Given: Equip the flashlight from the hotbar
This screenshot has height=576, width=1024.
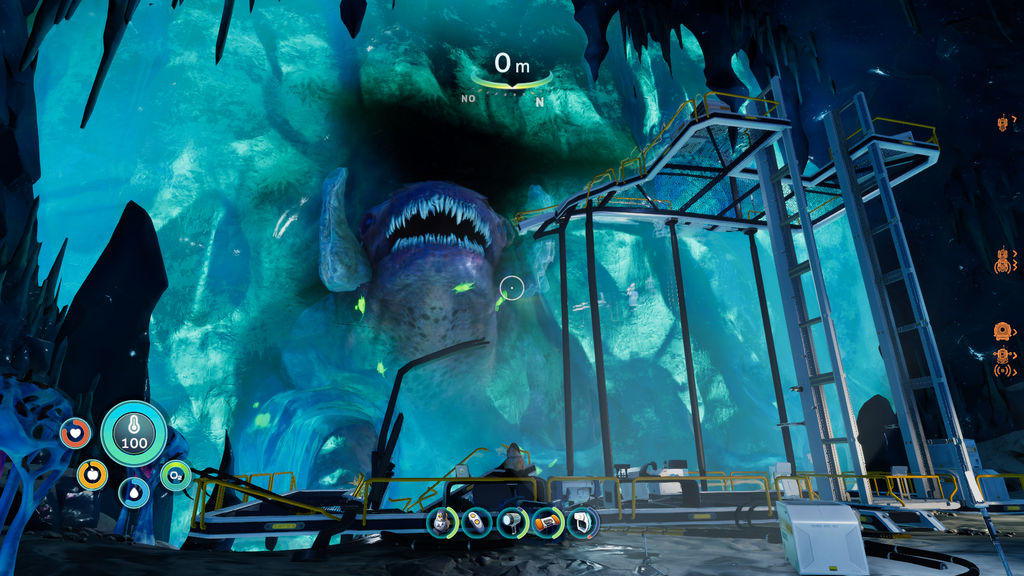Looking at the screenshot, I should [x=512, y=522].
